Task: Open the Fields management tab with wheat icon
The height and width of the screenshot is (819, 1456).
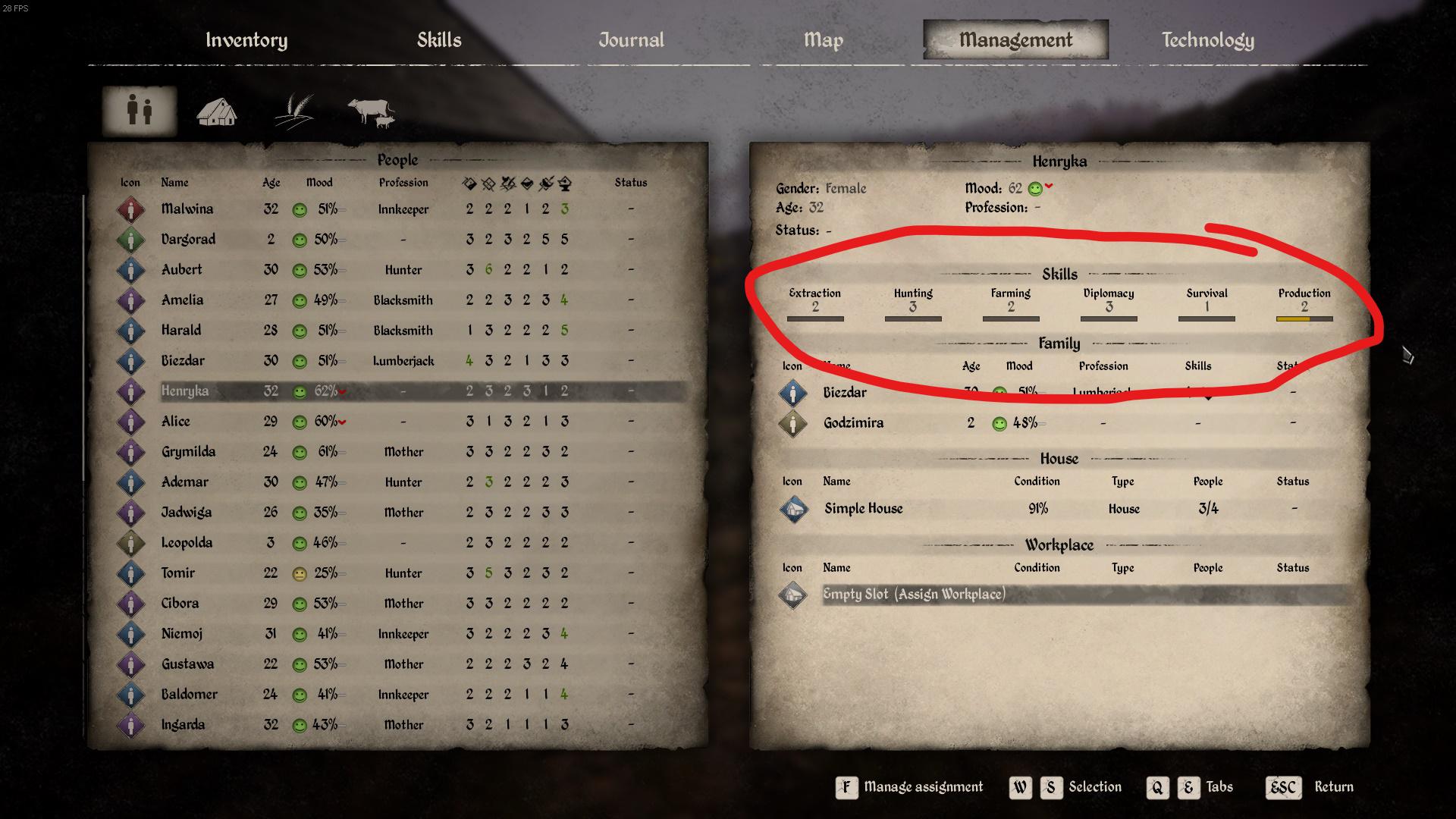Action: pos(293,110)
